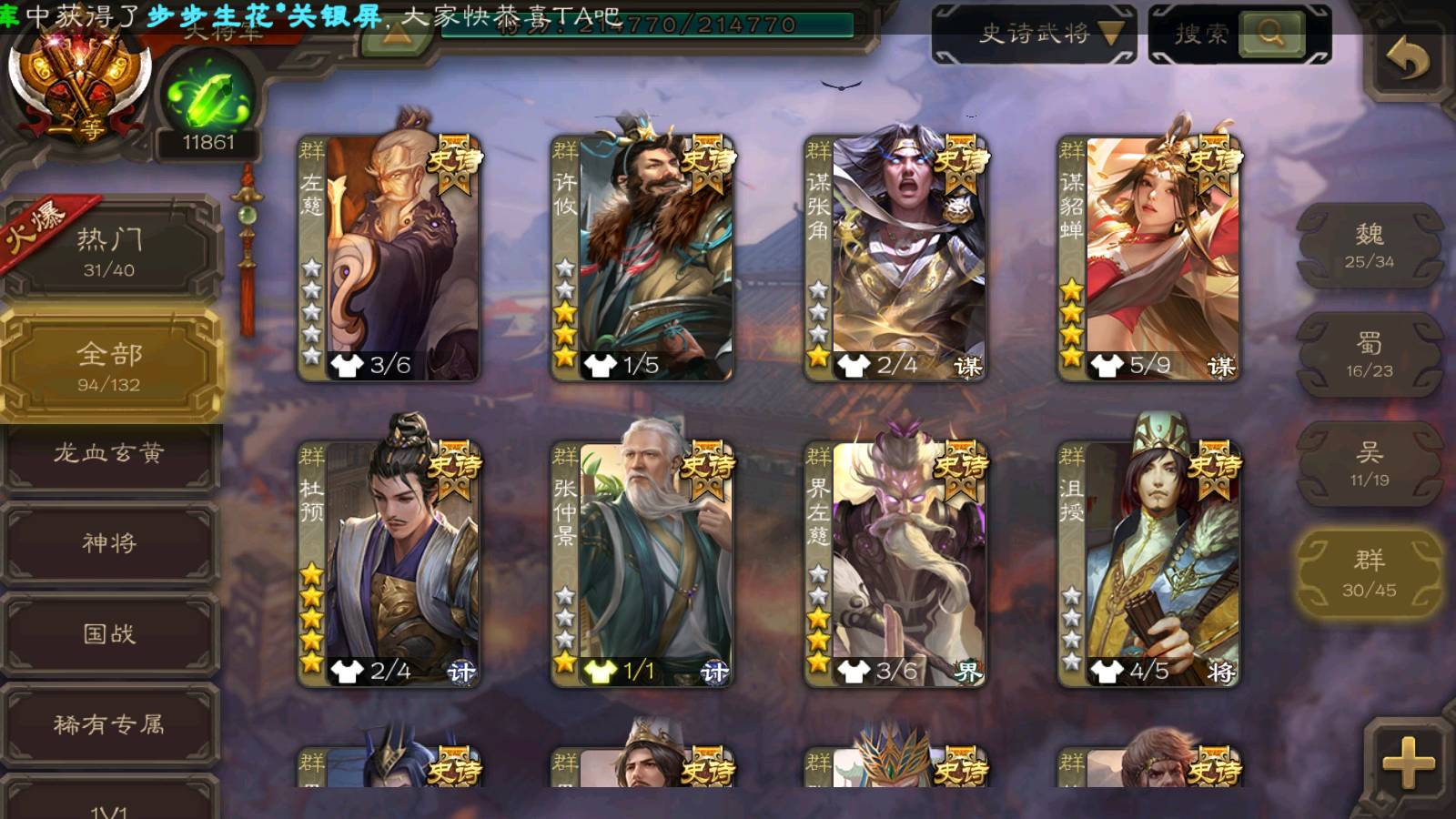Screen dimensions: 1456x819
Task: Choose the 国战 category tab
Action: click(109, 633)
